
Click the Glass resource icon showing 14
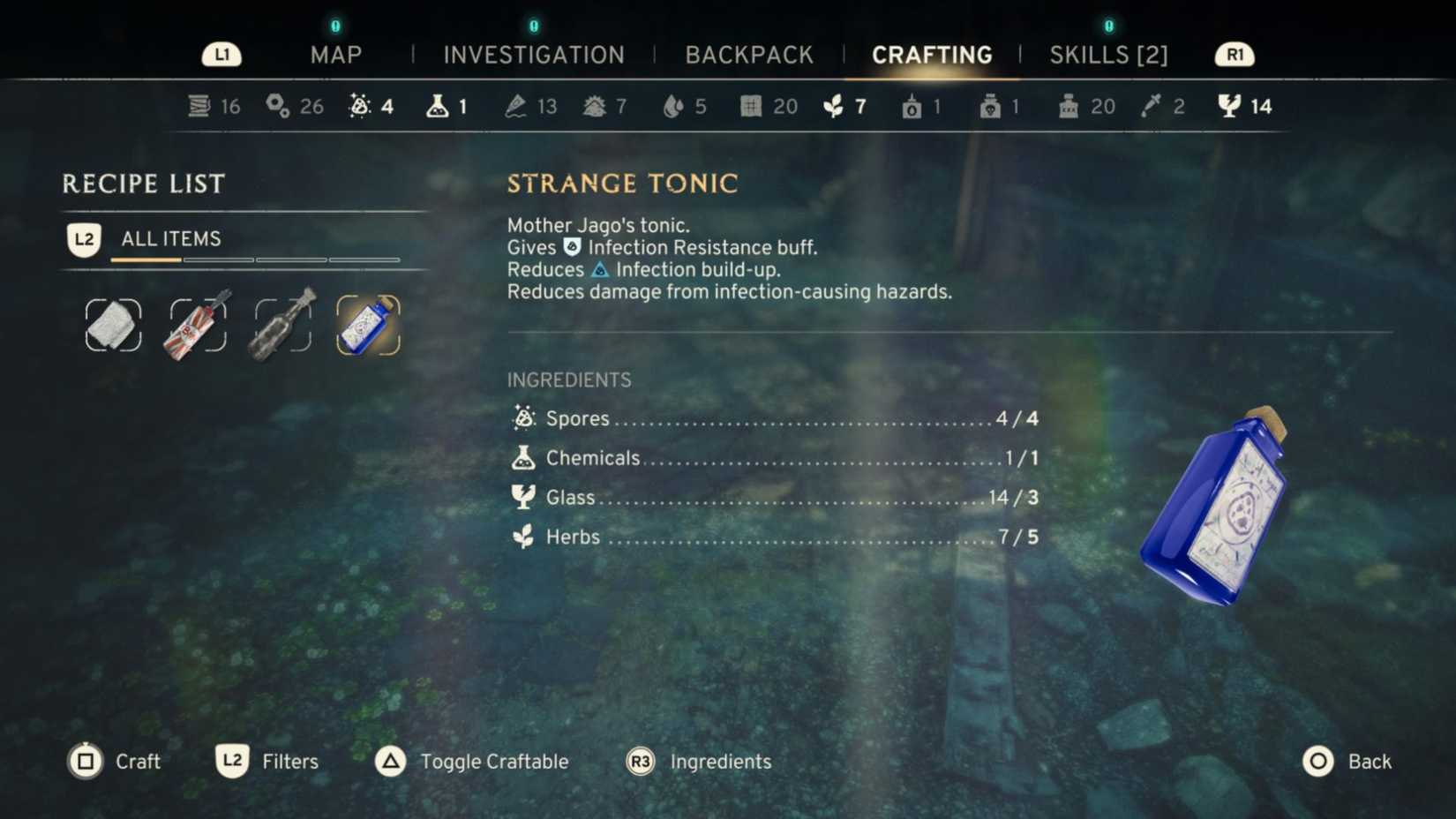[x=1230, y=105]
